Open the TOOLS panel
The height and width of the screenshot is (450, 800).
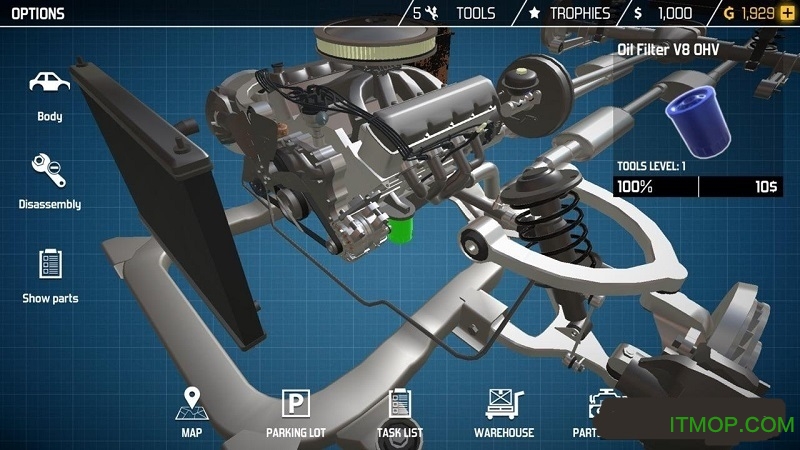coord(462,14)
